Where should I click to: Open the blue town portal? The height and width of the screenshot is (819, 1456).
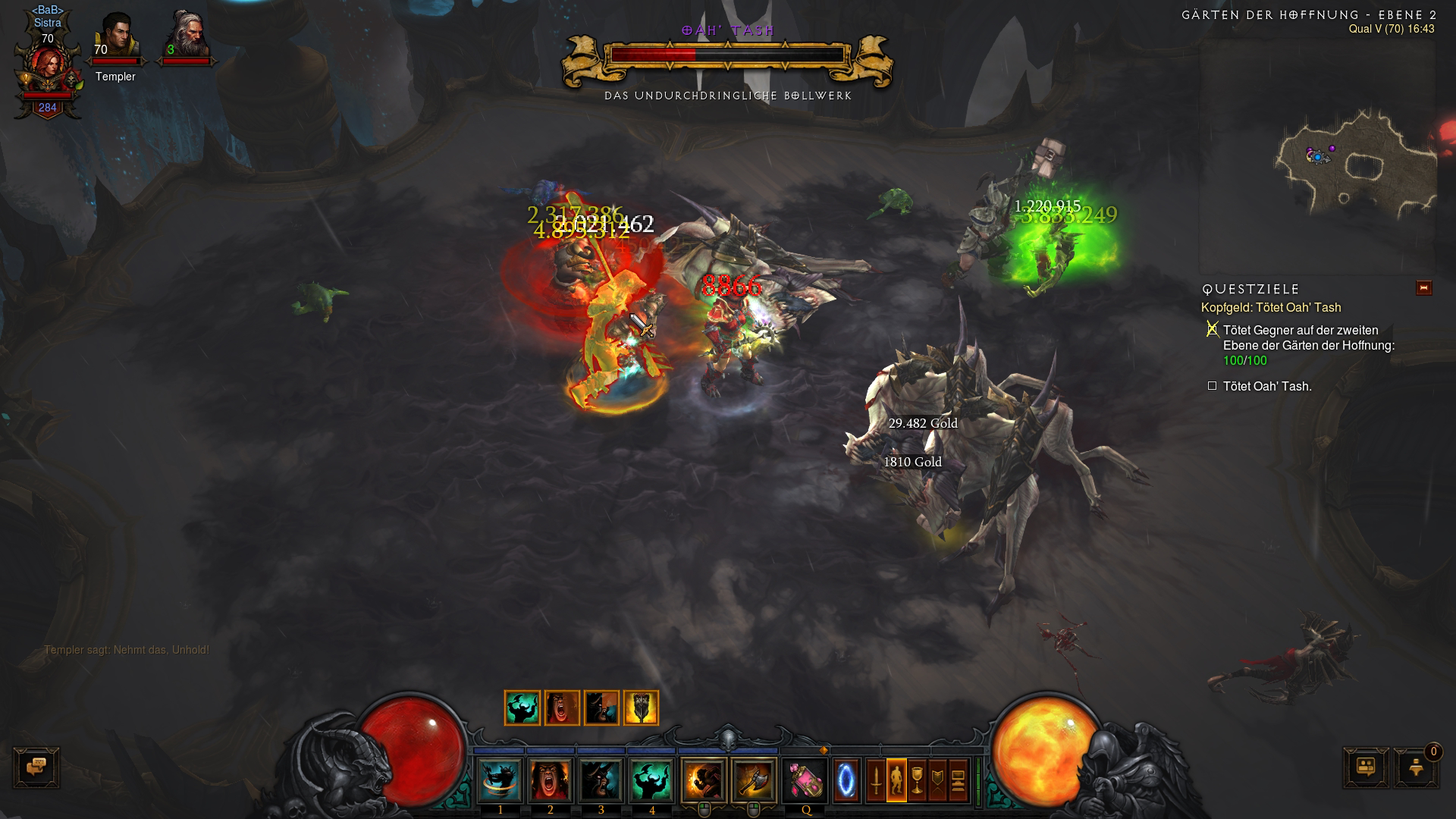point(846,780)
